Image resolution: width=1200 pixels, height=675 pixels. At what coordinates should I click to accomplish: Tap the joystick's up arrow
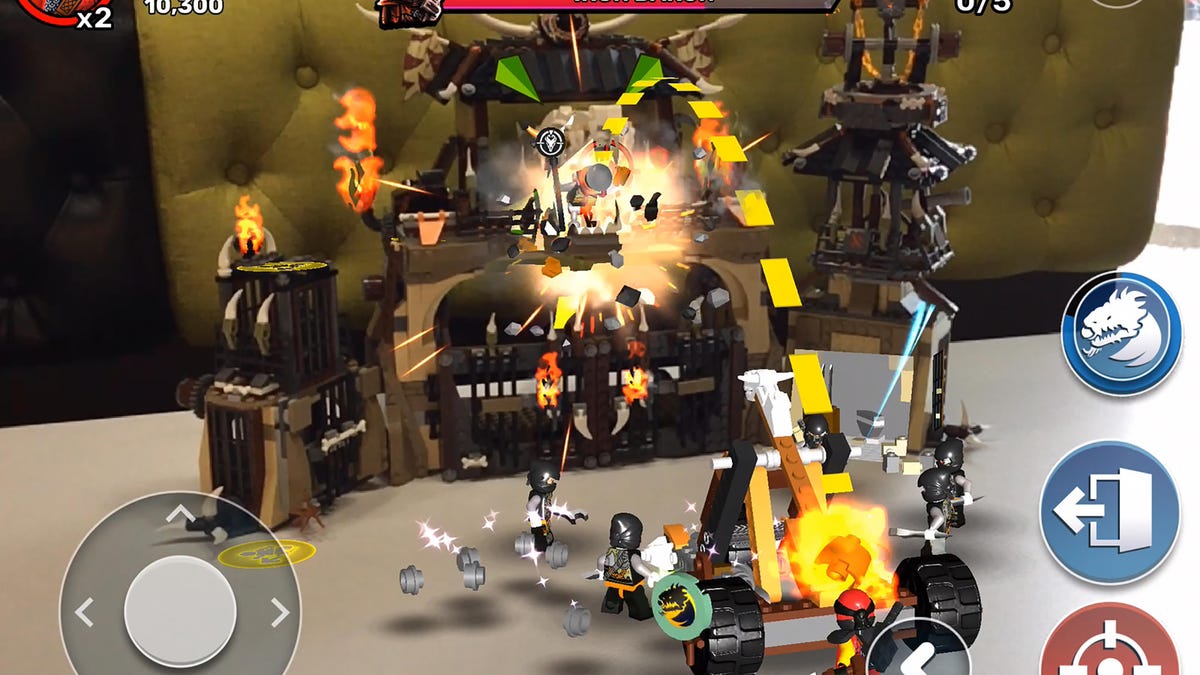179,516
